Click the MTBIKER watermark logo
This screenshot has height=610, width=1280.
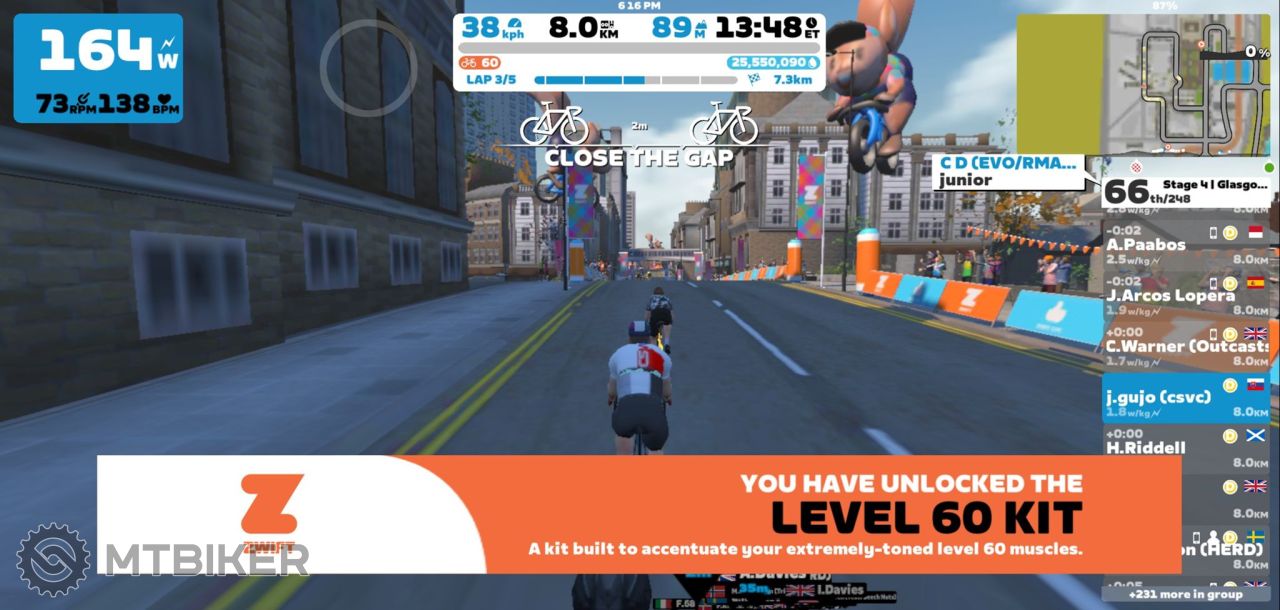click(x=160, y=560)
